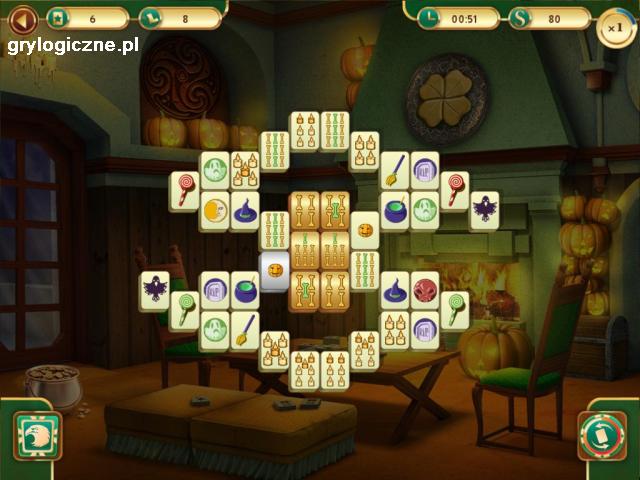Go back with the arrow button

click(22, 18)
